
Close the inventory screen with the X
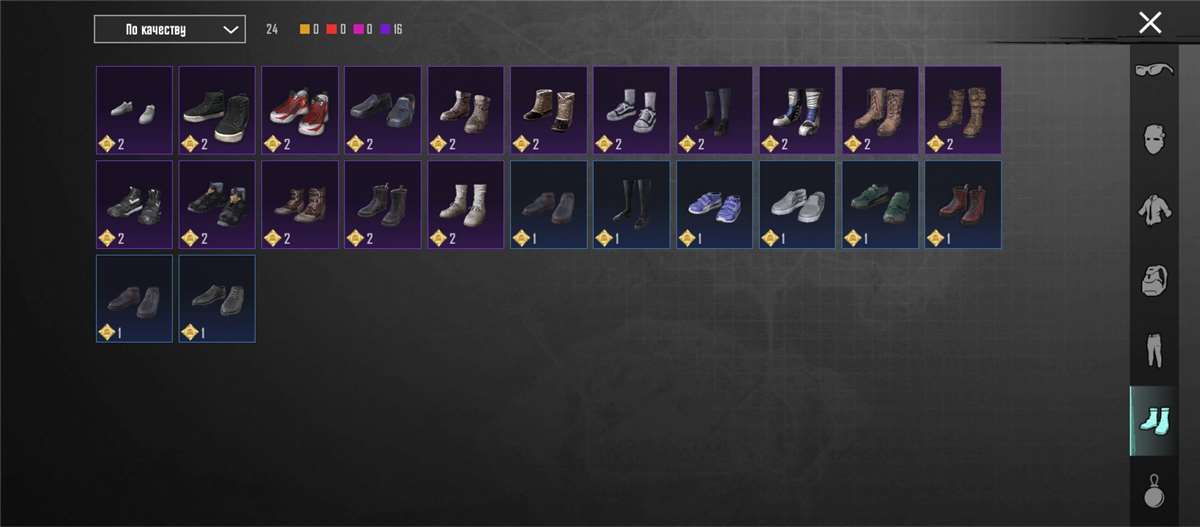pos(1150,22)
